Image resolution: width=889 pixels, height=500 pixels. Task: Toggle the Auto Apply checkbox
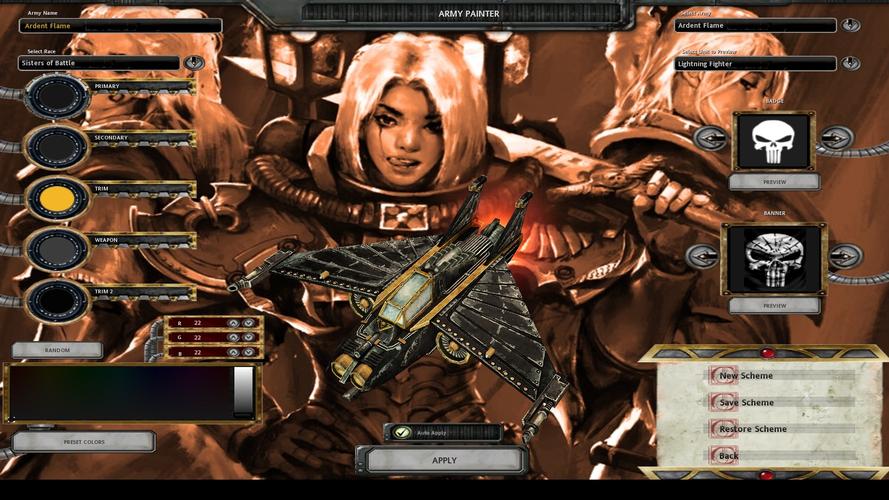[402, 433]
